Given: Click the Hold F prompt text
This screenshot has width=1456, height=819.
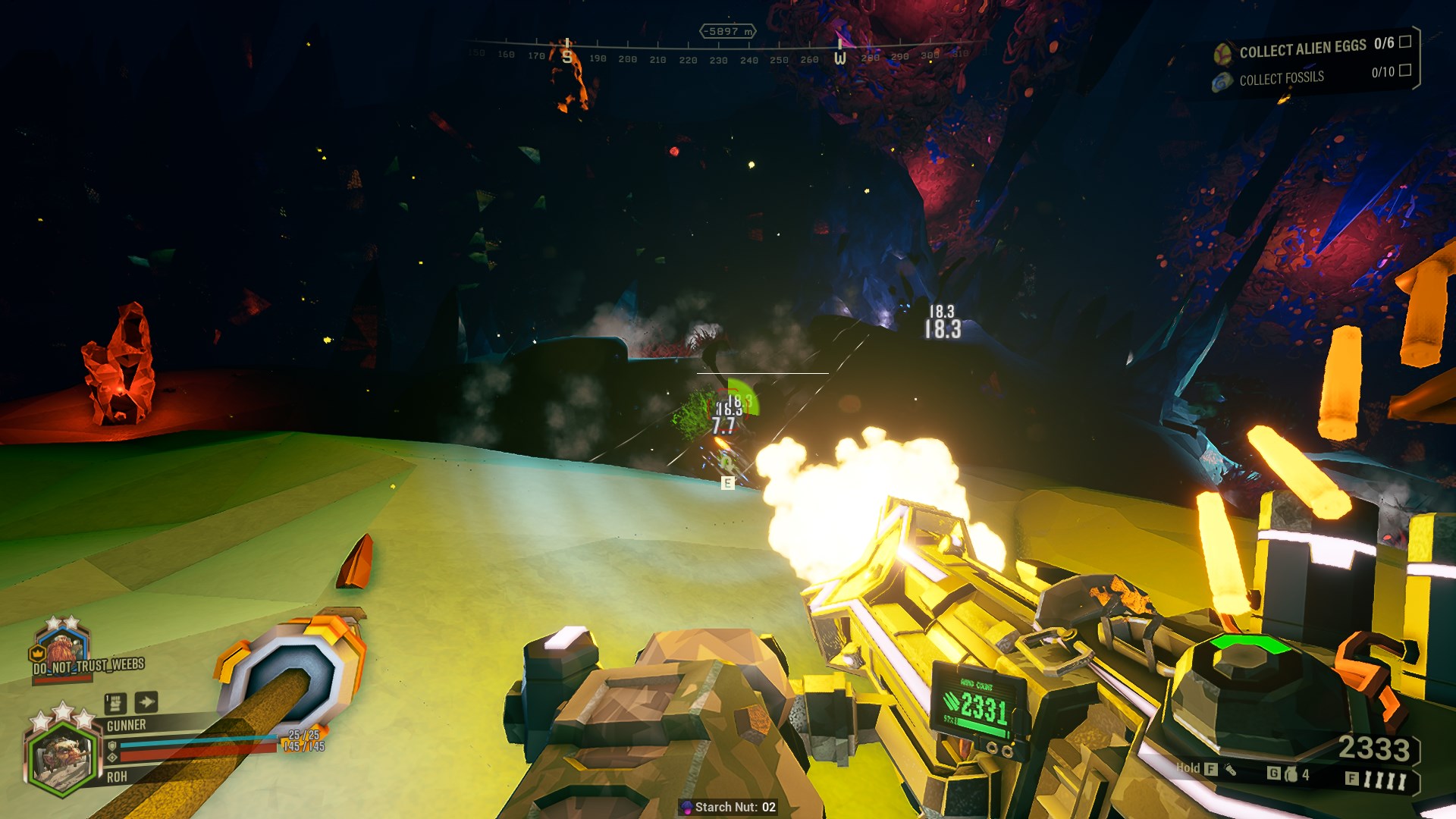Looking at the screenshot, I should [x=1191, y=768].
